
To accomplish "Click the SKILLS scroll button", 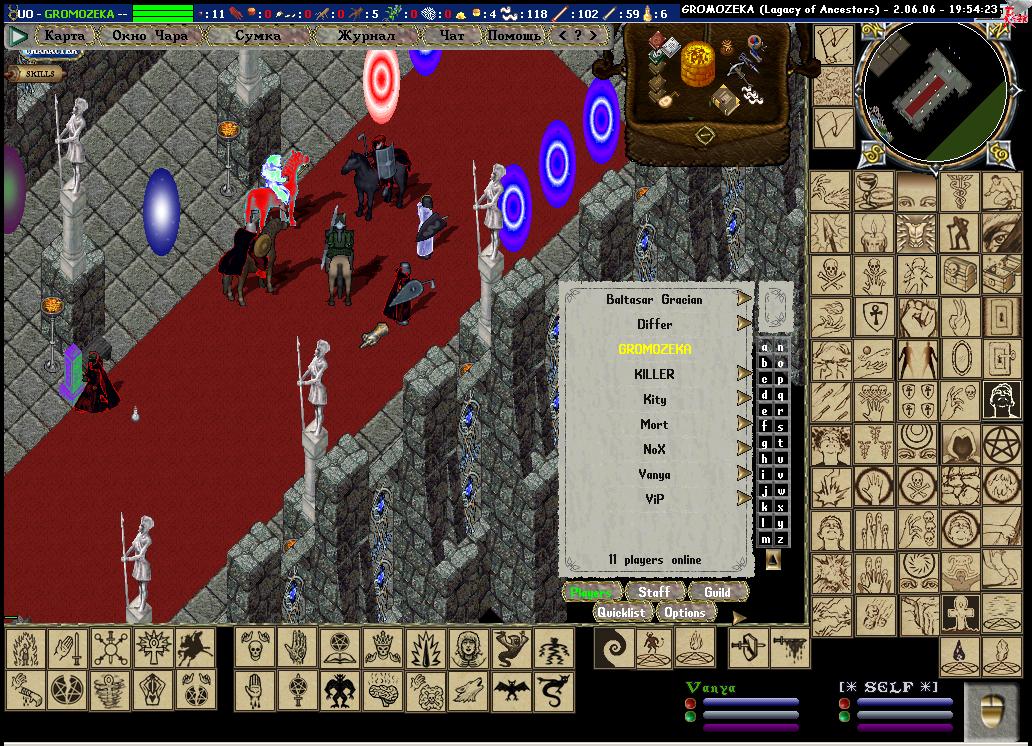I will point(40,73).
